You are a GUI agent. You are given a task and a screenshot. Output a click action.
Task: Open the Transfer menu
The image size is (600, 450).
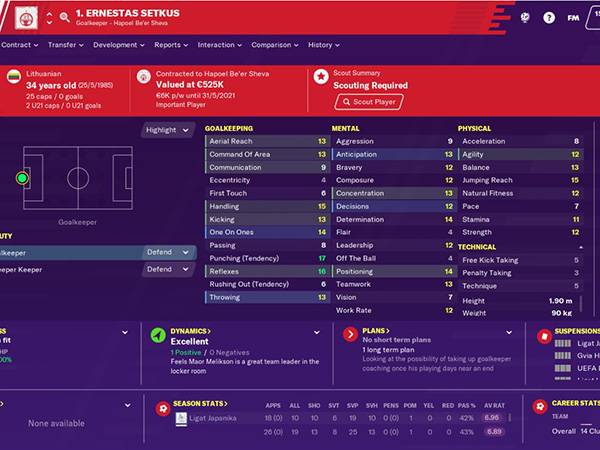pyautogui.click(x=65, y=45)
